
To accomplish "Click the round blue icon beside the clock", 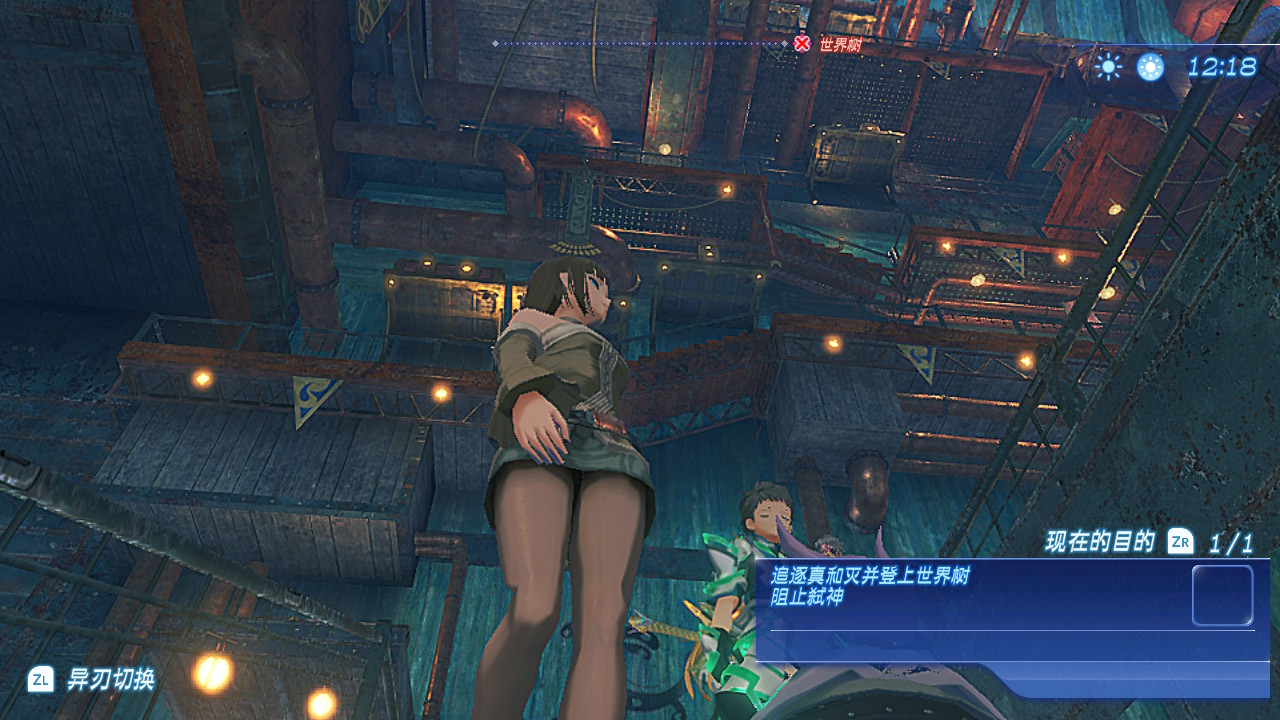I will (1150, 67).
